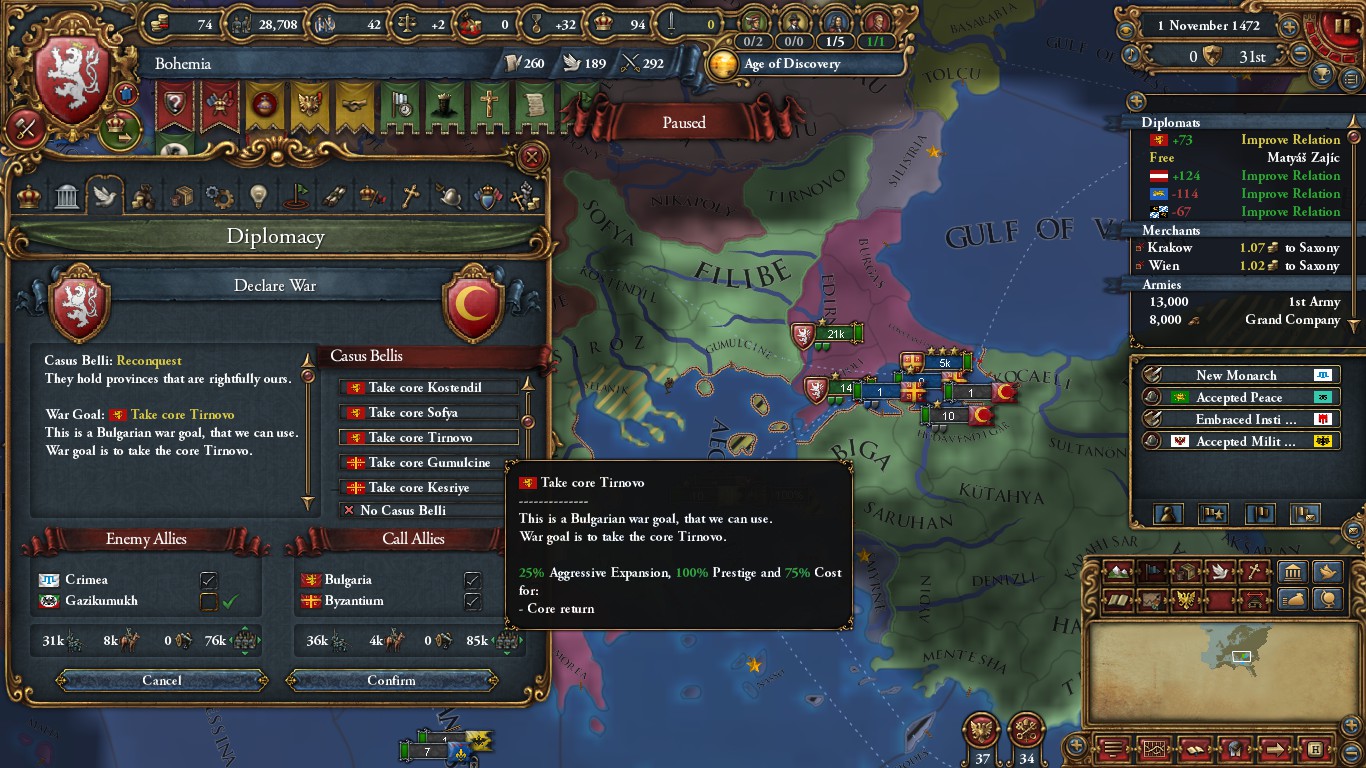Image resolution: width=1366 pixels, height=768 pixels.
Task: Open the Accepted Peace message
Action: (x=1238, y=397)
